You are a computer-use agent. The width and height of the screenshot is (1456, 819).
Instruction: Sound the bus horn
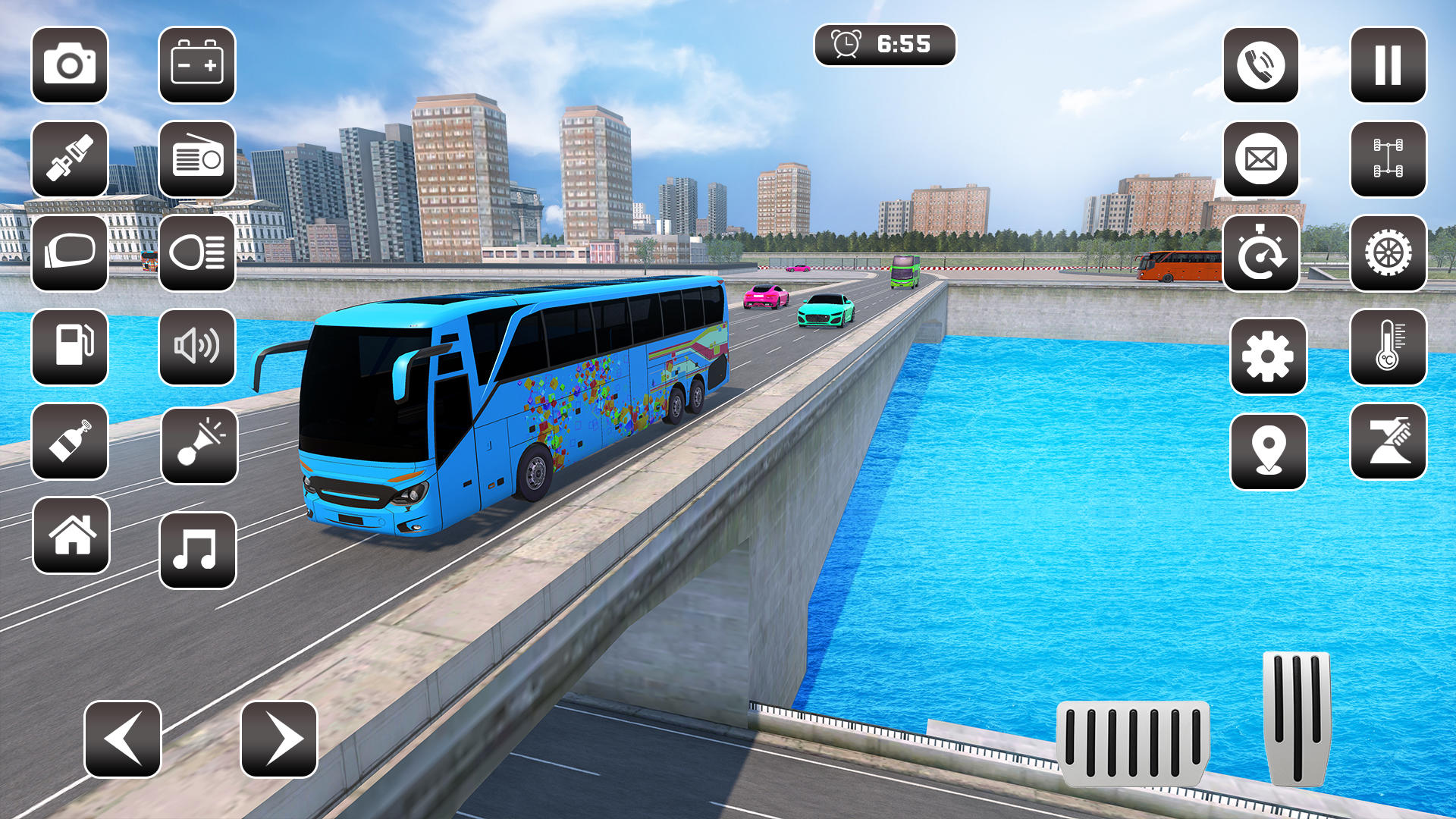click(x=197, y=444)
